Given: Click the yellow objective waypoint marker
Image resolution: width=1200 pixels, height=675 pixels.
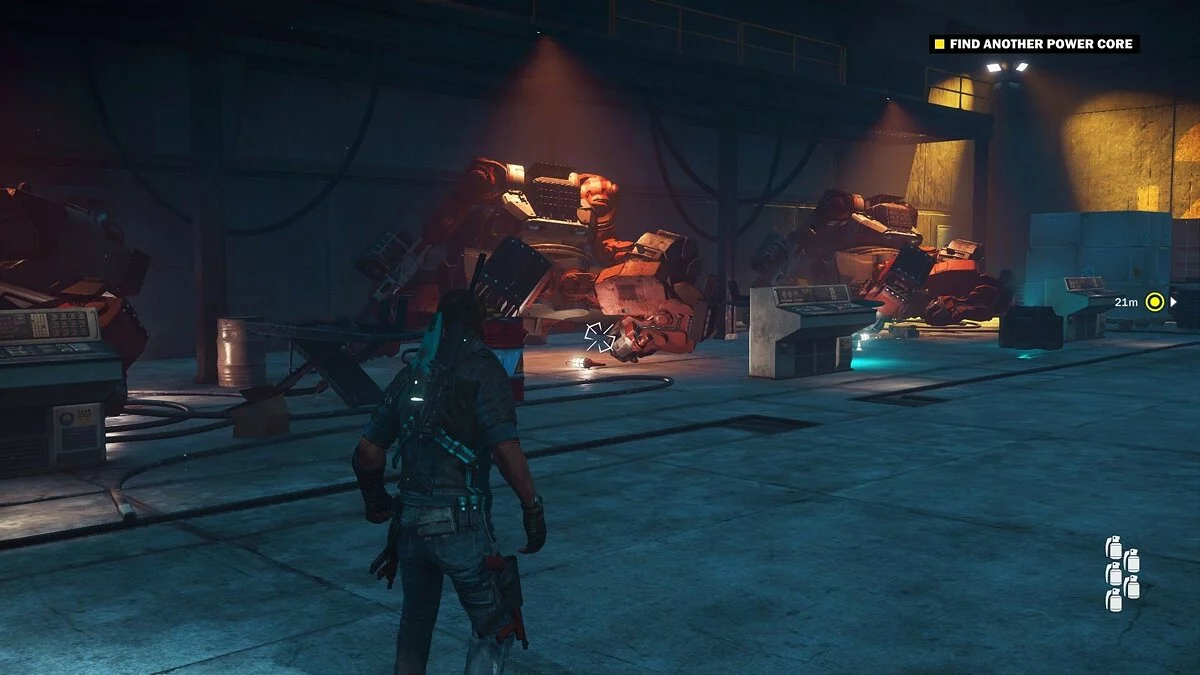Looking at the screenshot, I should click(x=1155, y=301).
